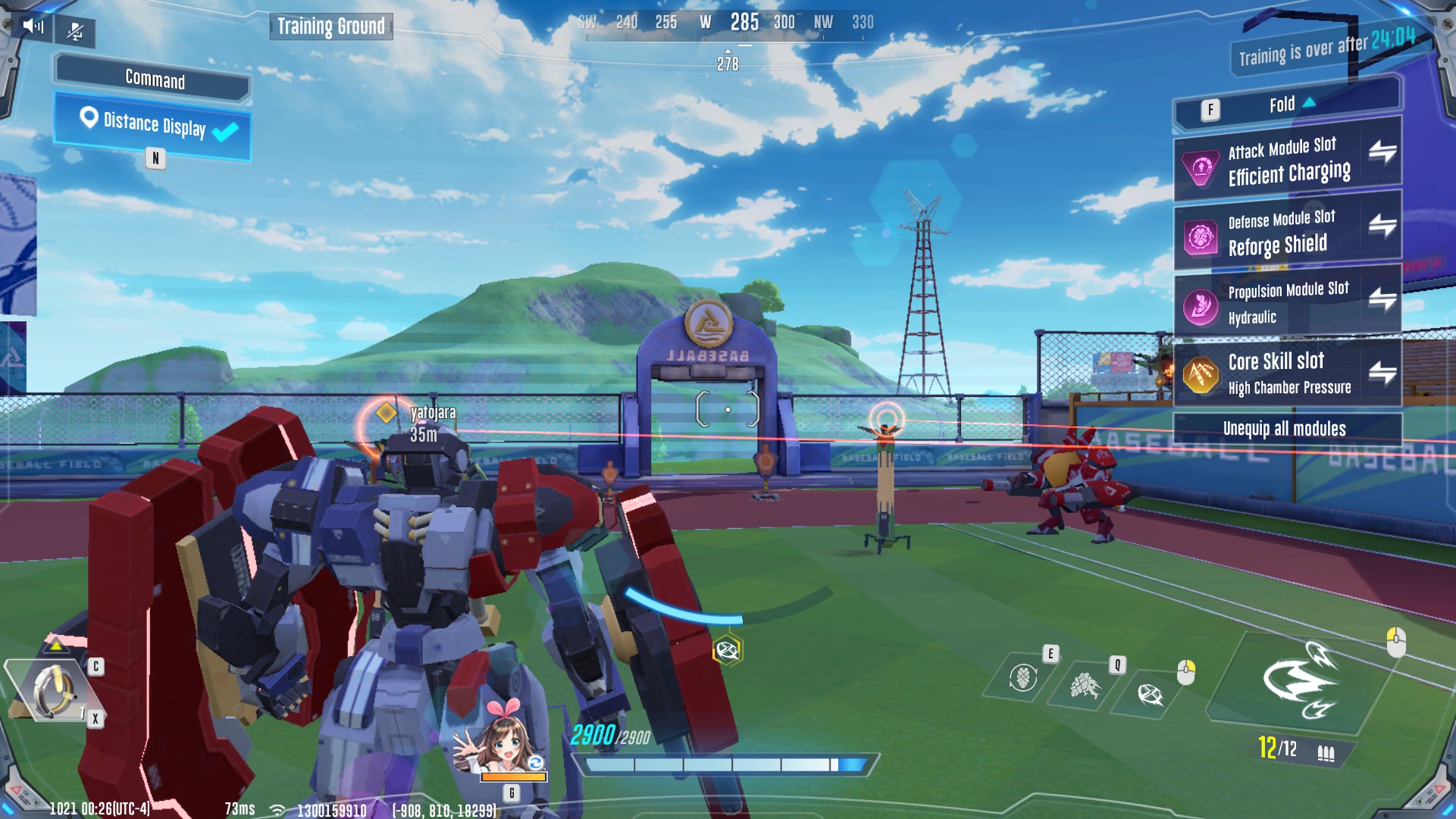Toggle the speaker sound icon
This screenshot has width=1456, height=819.
click(x=33, y=27)
